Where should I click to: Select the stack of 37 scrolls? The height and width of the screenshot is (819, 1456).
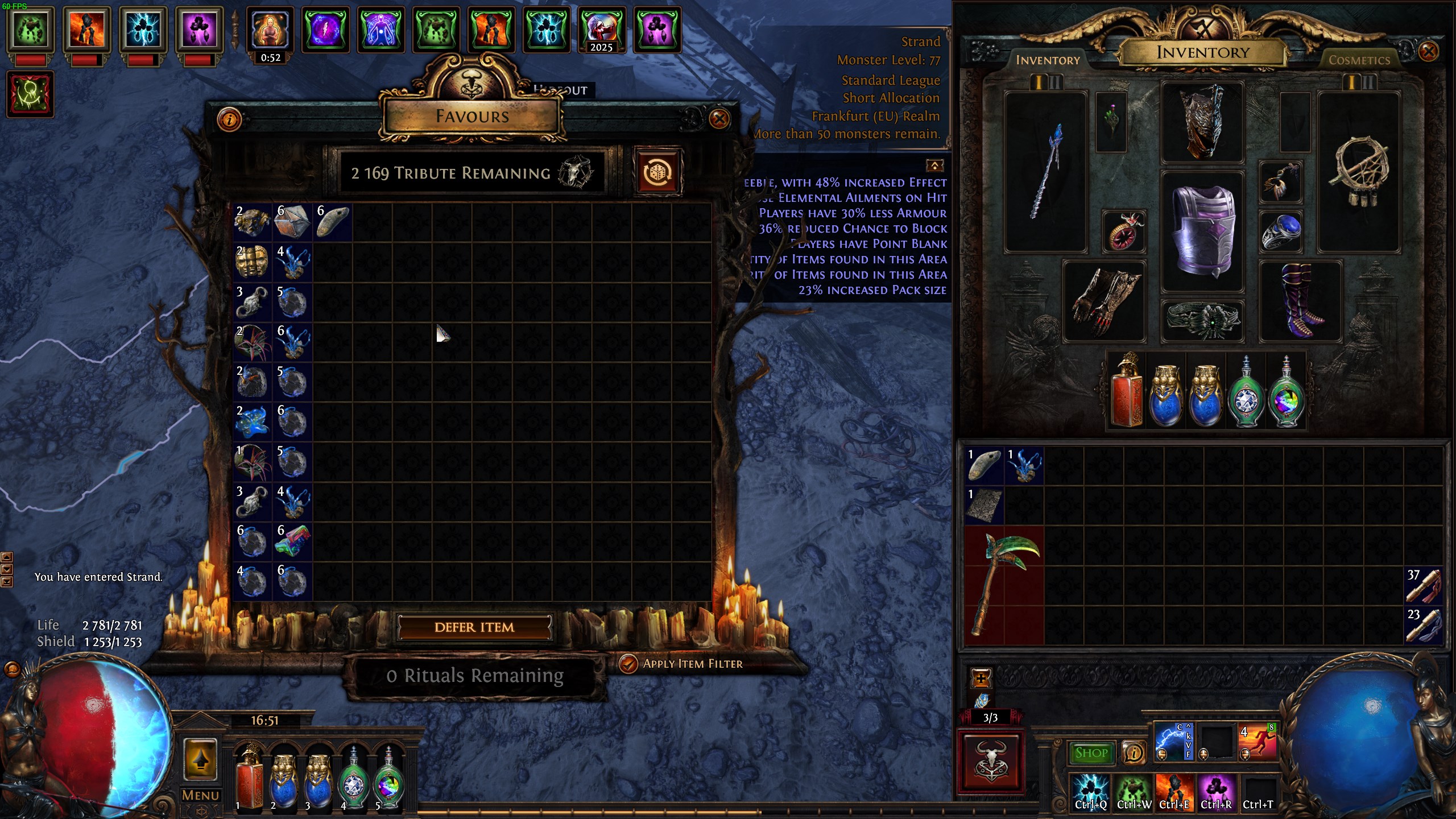click(1424, 586)
